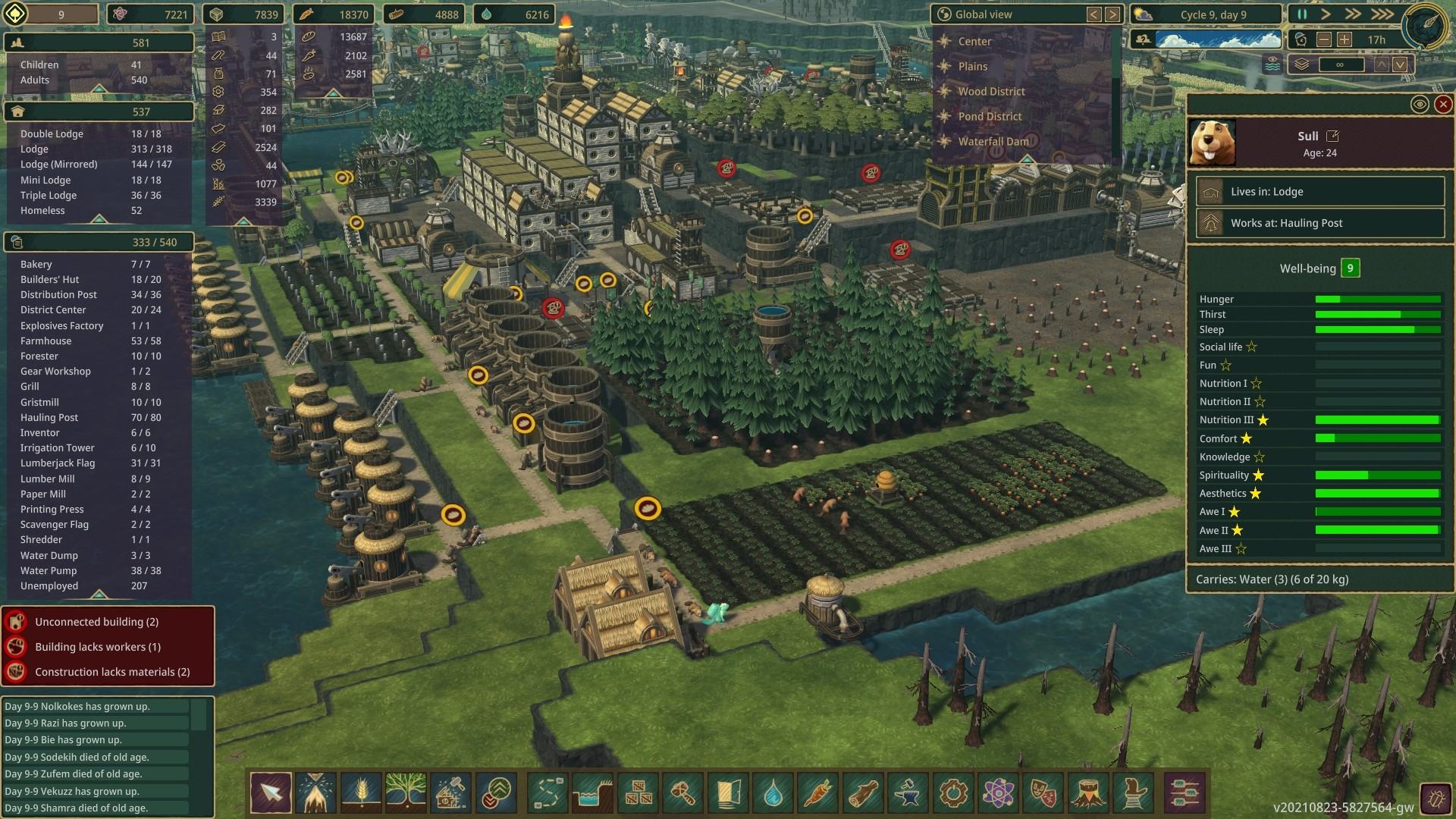The height and width of the screenshot is (819, 1456).
Task: Toggle the water visibility eye icon
Action: coord(1272,64)
